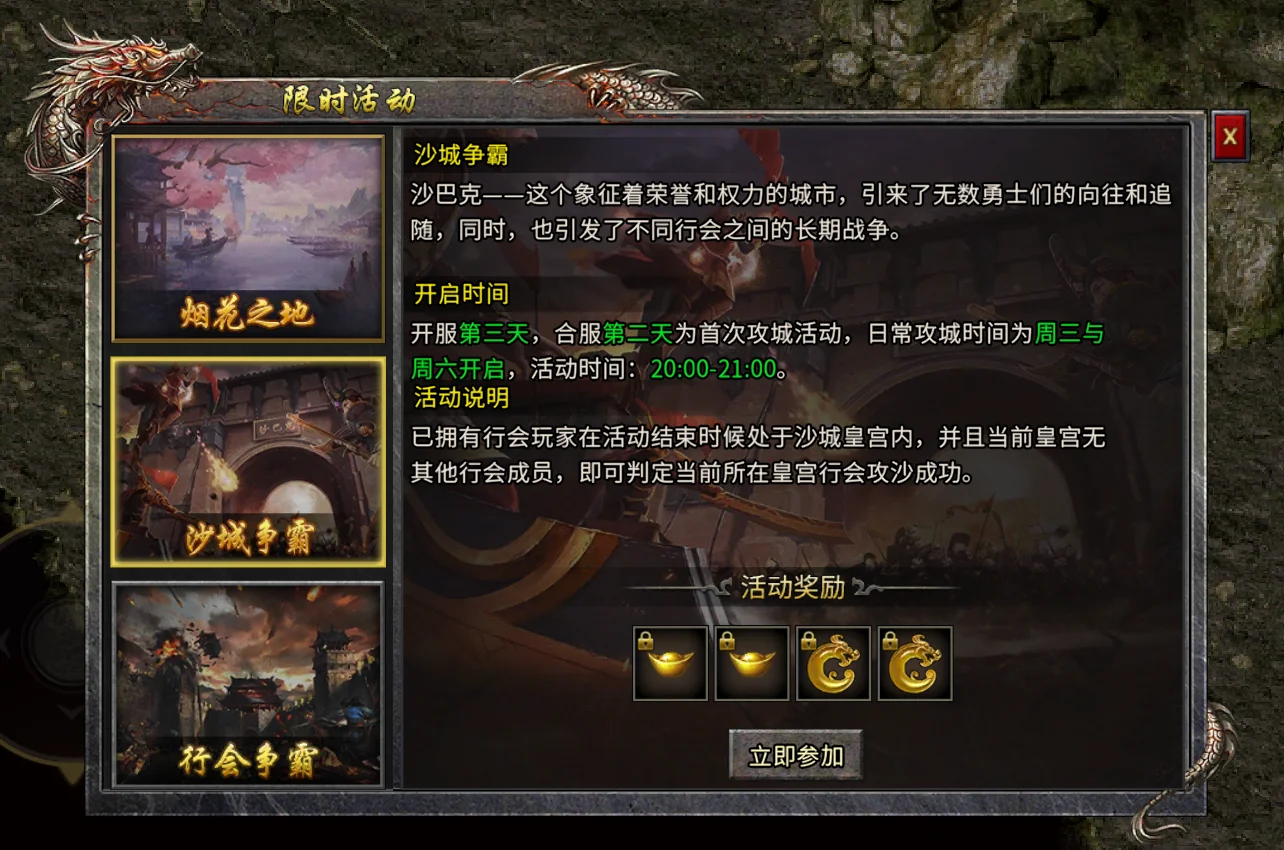
Task: Click the lock icon on the final dragon reward
Action: (890, 639)
